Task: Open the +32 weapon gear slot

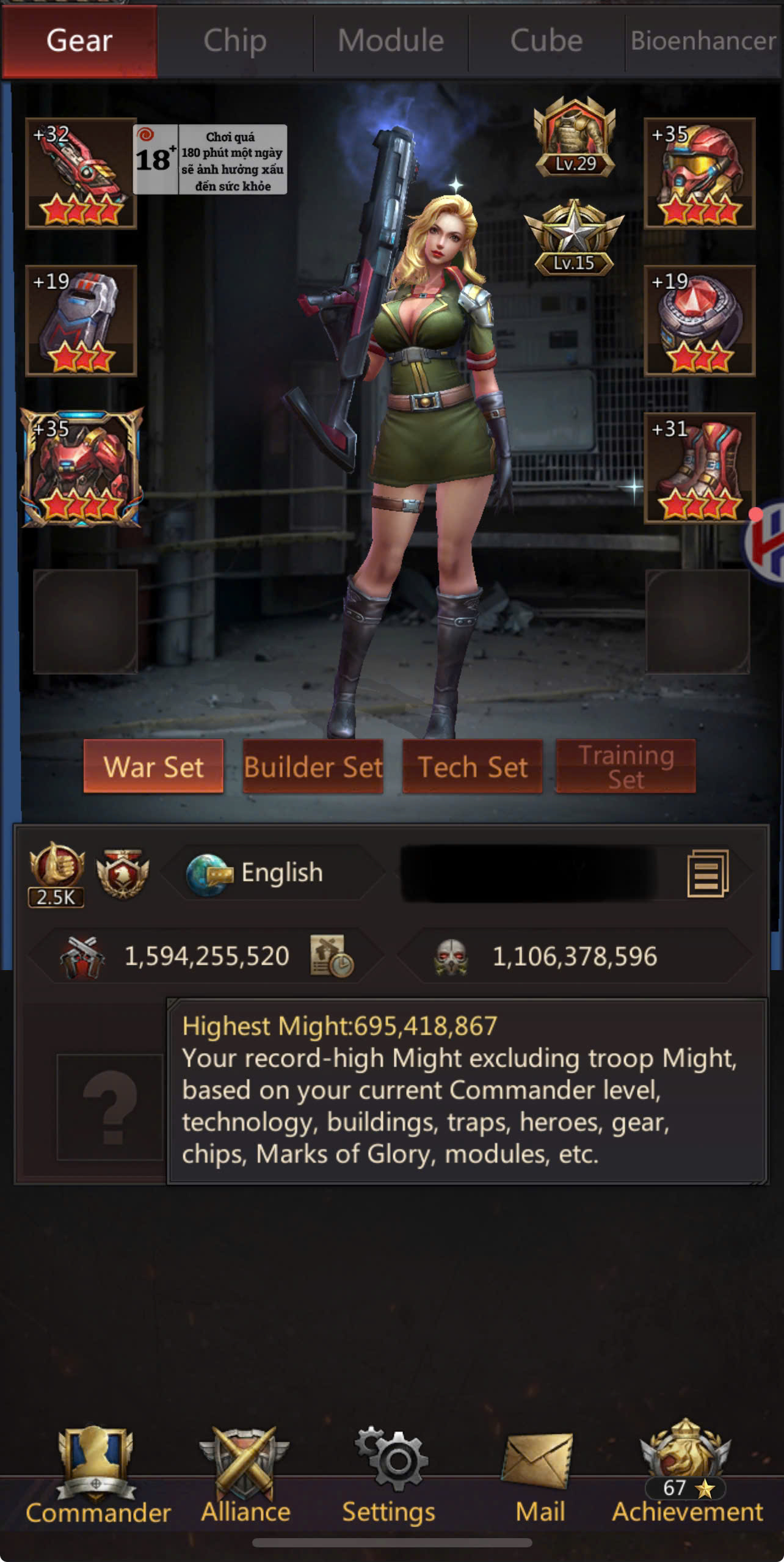Action: pyautogui.click(x=81, y=173)
